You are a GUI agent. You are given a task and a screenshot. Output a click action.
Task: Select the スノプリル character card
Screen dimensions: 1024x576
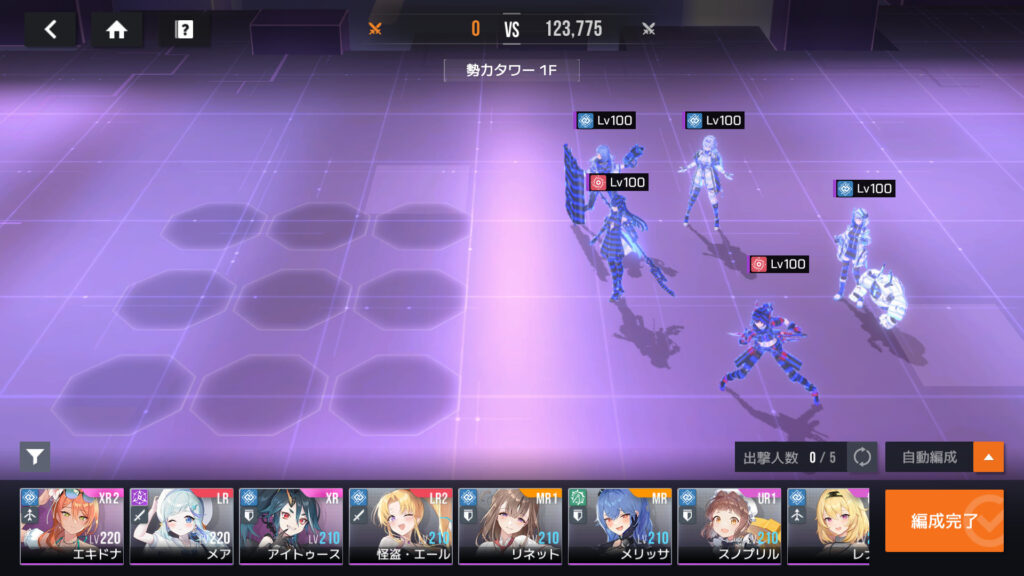point(729,526)
